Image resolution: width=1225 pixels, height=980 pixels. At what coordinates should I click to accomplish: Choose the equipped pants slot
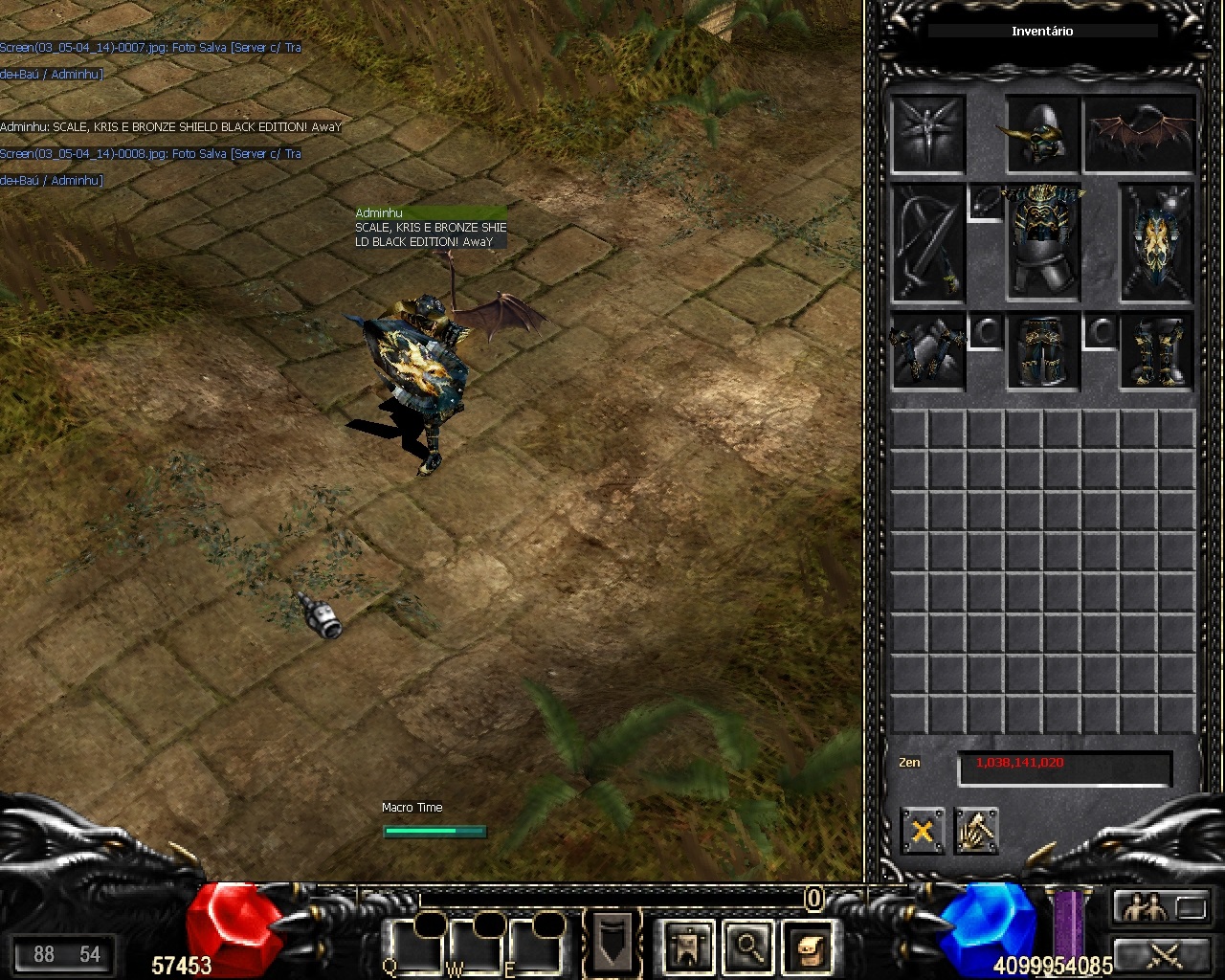tap(1042, 352)
